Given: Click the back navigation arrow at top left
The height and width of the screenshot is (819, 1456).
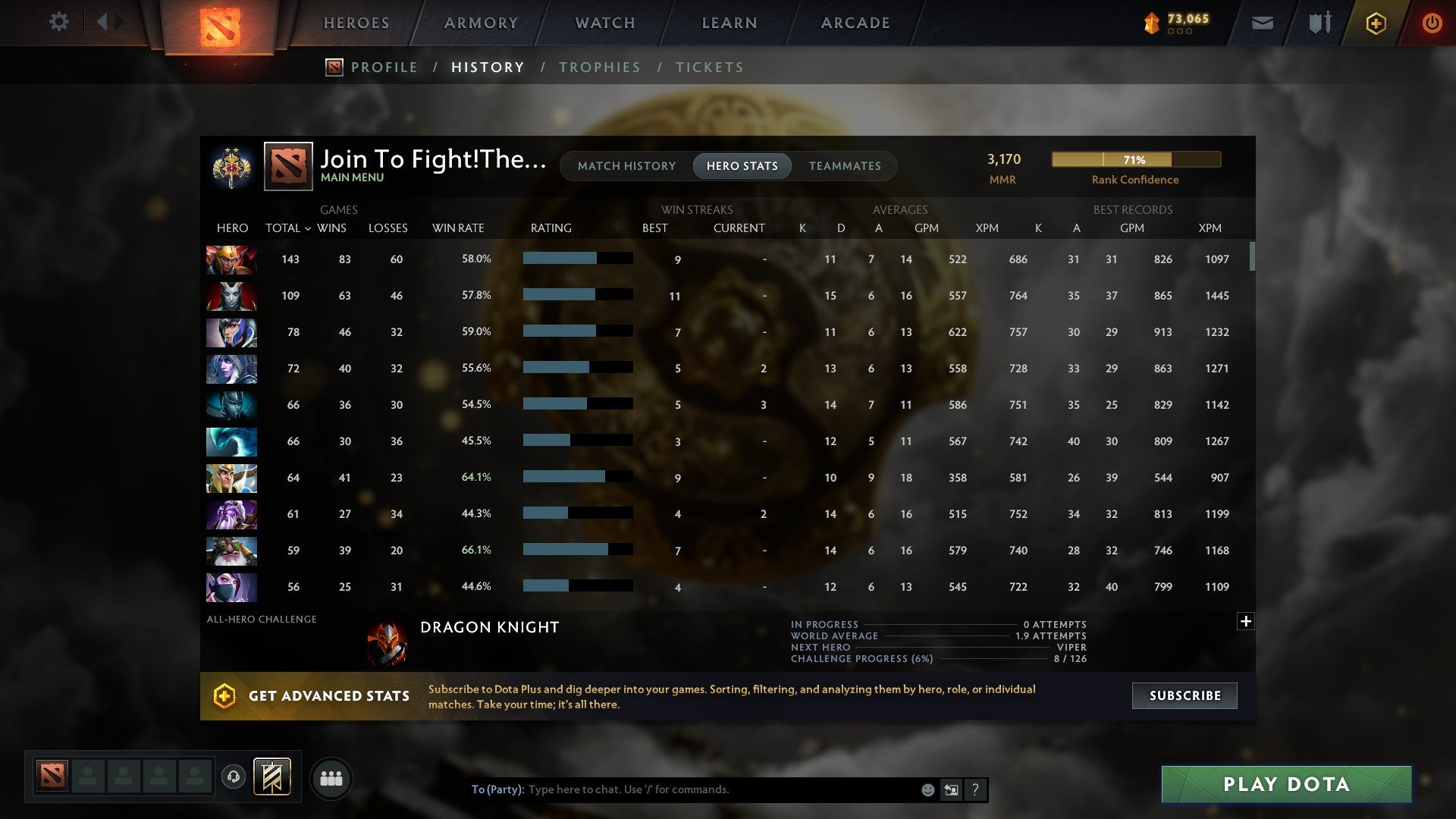Looking at the screenshot, I should pyautogui.click(x=103, y=22).
